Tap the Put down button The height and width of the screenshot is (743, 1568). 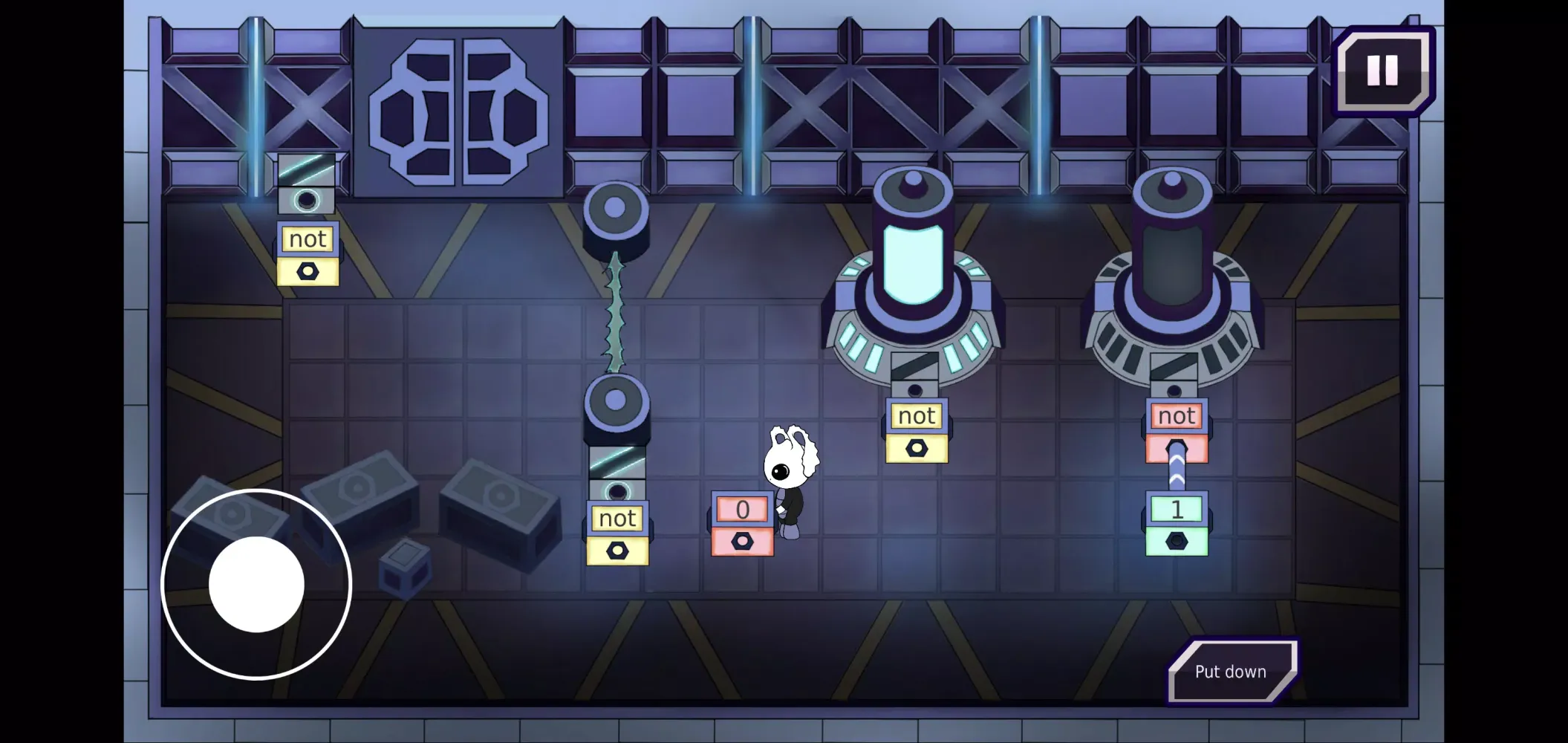pyautogui.click(x=1231, y=672)
